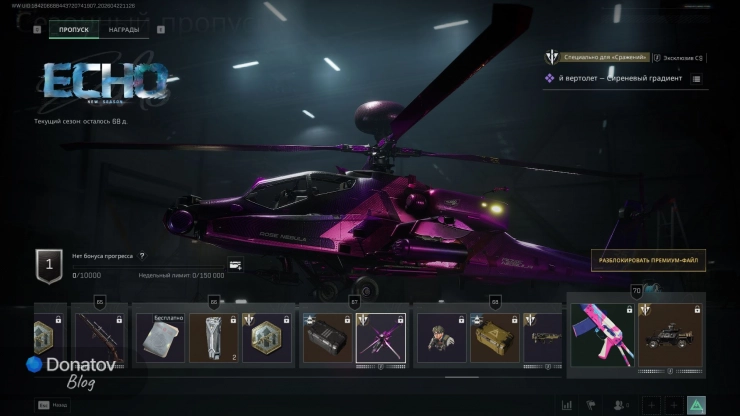Click the weekly limit add-progress icon
The height and width of the screenshot is (416, 740).
(235, 265)
